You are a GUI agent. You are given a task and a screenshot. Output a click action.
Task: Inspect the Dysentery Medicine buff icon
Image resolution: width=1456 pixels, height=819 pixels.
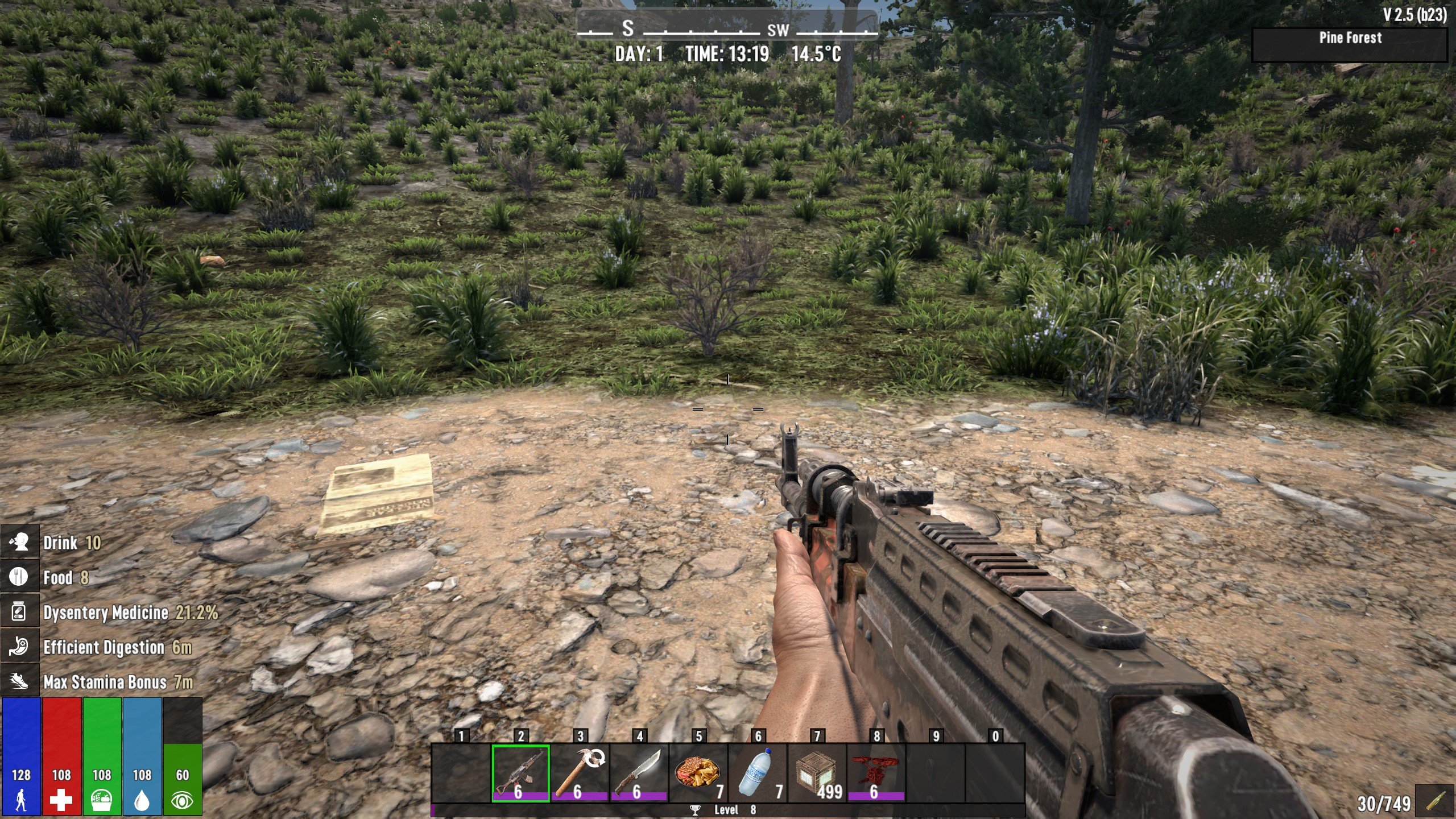point(20,612)
